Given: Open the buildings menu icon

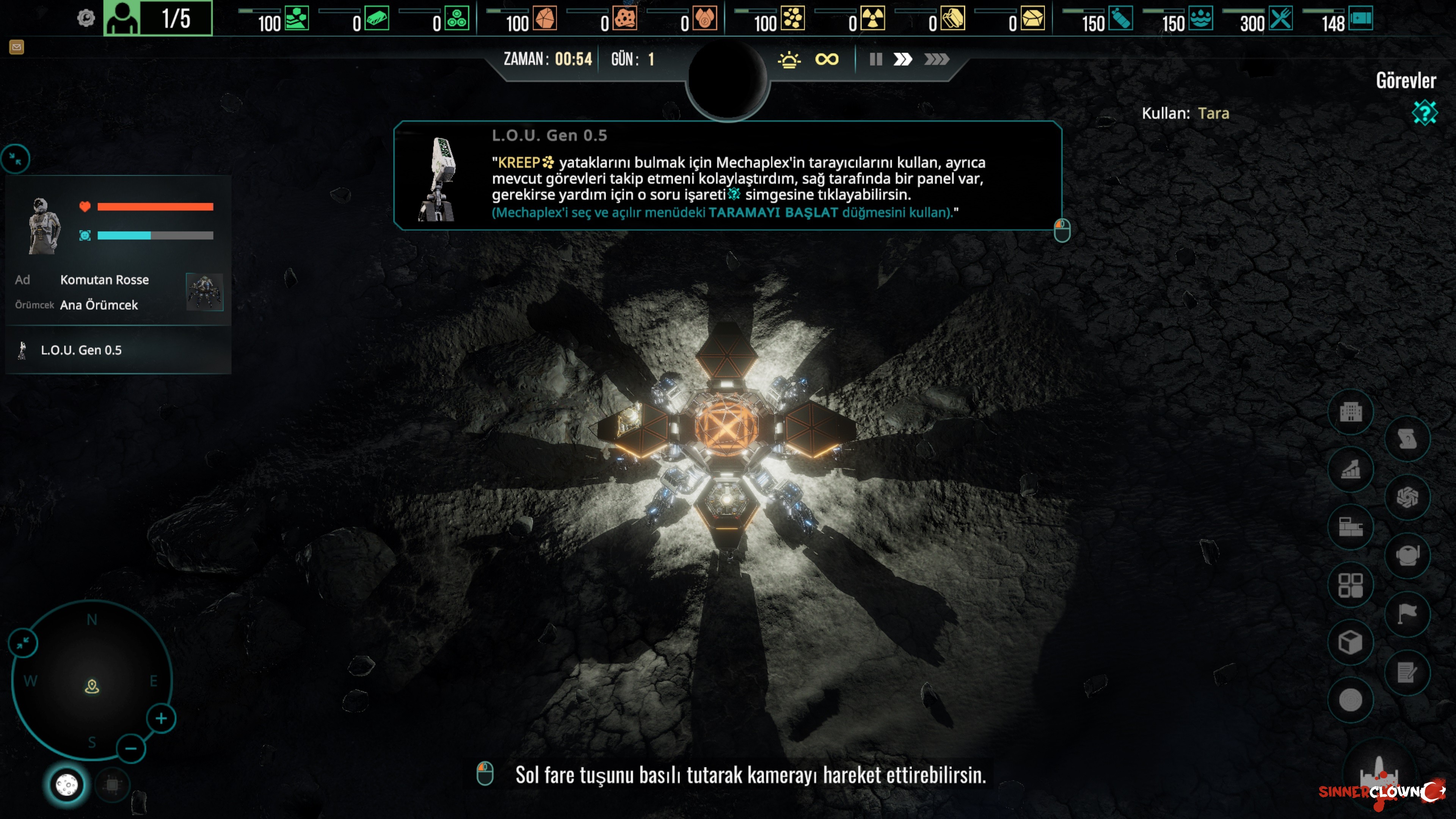Looking at the screenshot, I should click(1350, 412).
